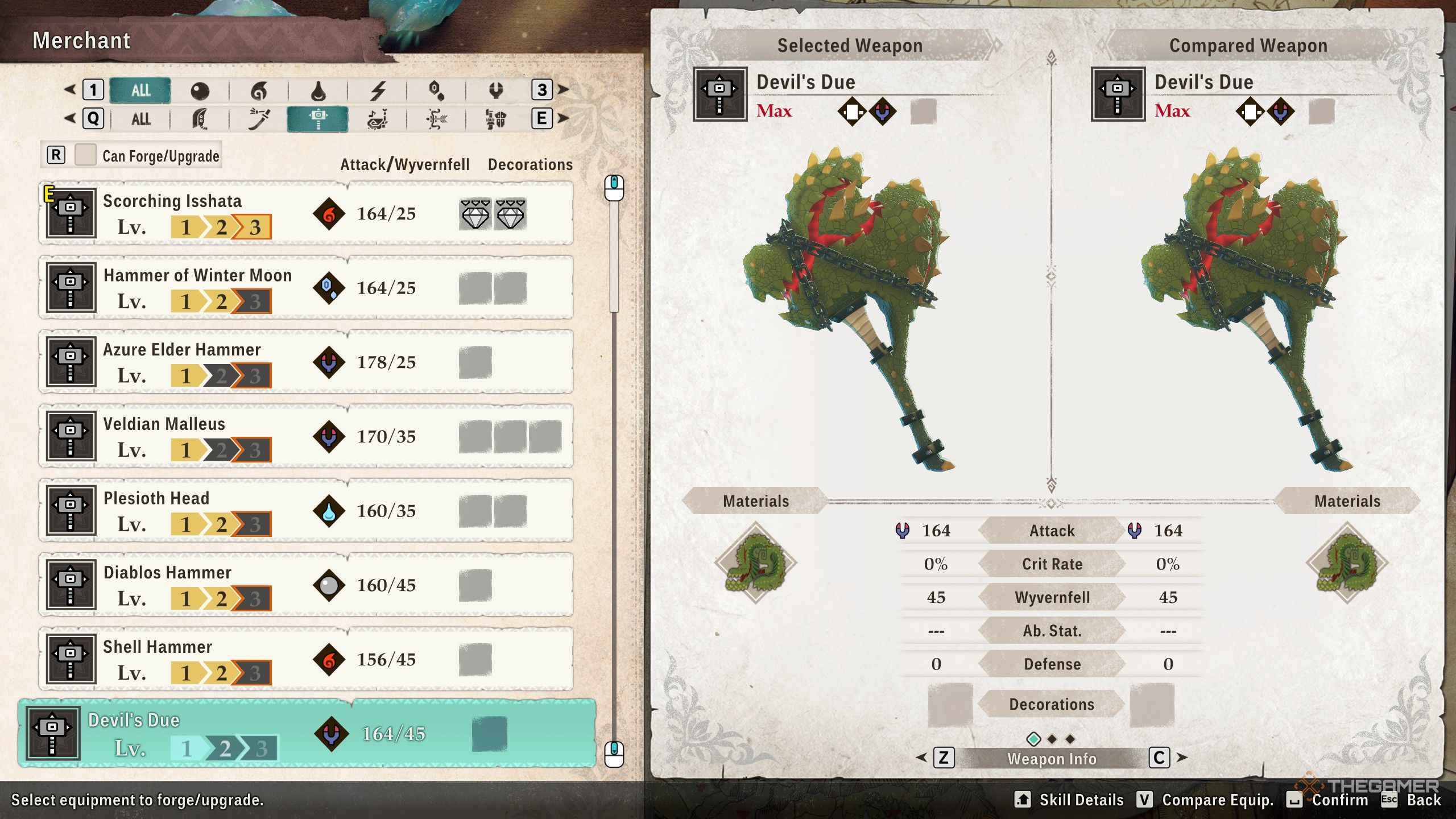Select the Scorching Isshata hammer row
Viewport: 1456px width, 819px height.
306,214
